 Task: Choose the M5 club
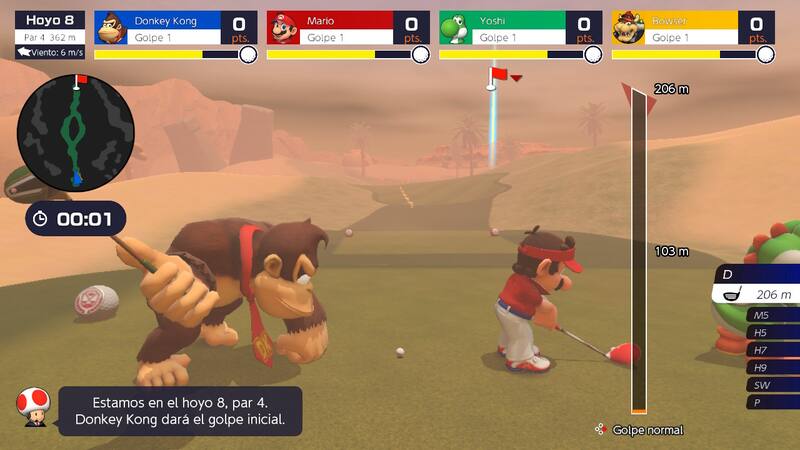click(770, 316)
